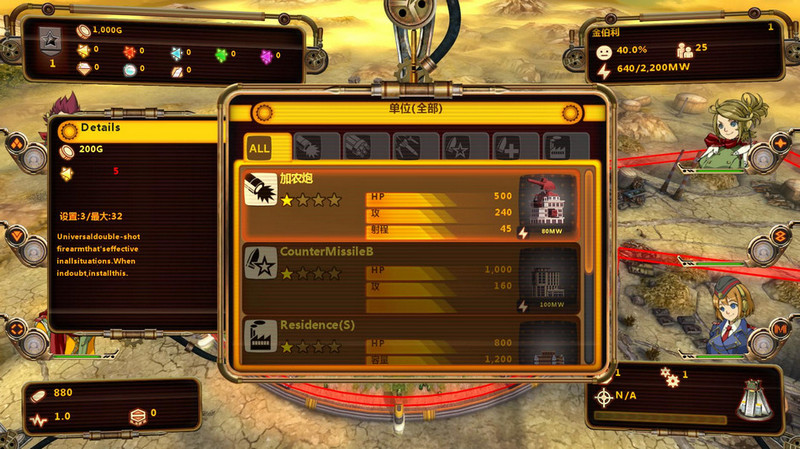
Task: Click the 加农炮 red turret thumbnail
Action: tap(547, 204)
